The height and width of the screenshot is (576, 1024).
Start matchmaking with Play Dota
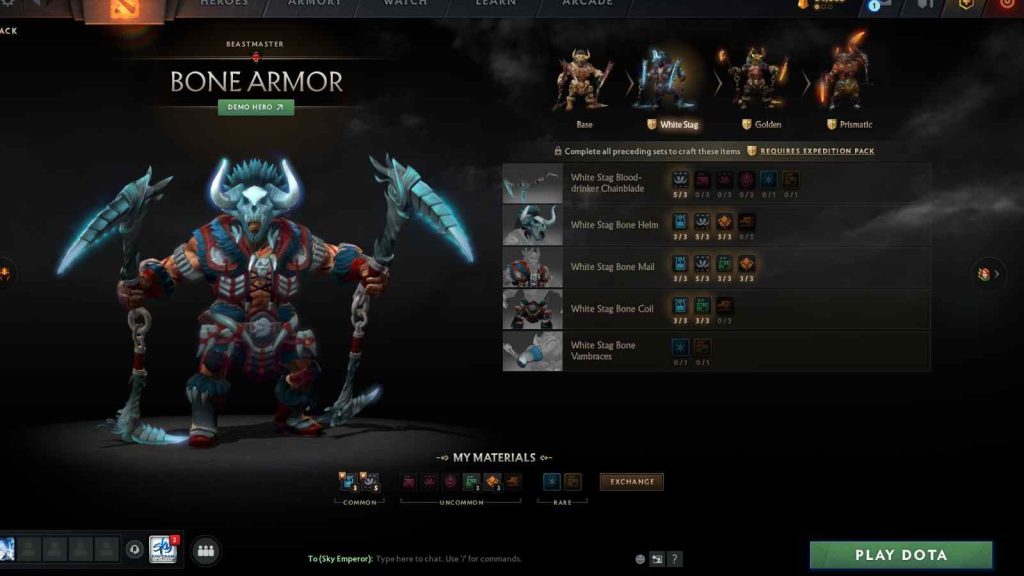point(900,555)
